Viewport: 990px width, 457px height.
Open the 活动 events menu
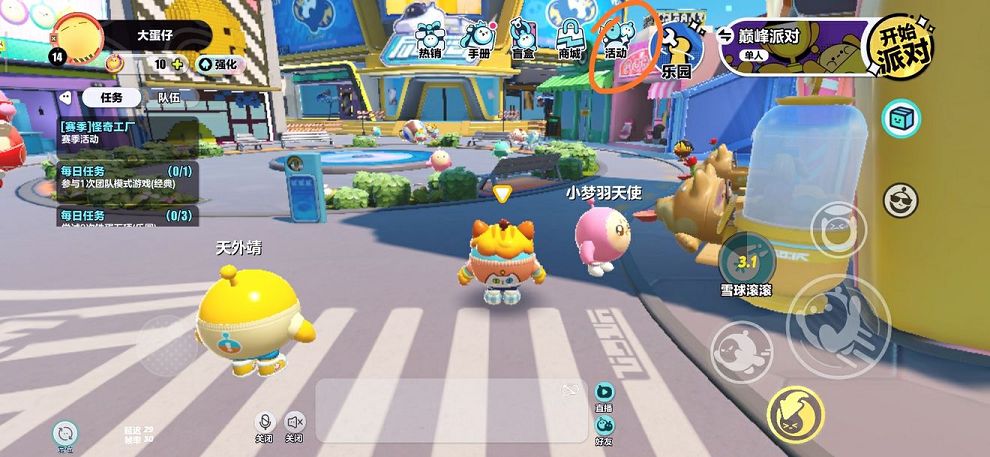[x=616, y=38]
